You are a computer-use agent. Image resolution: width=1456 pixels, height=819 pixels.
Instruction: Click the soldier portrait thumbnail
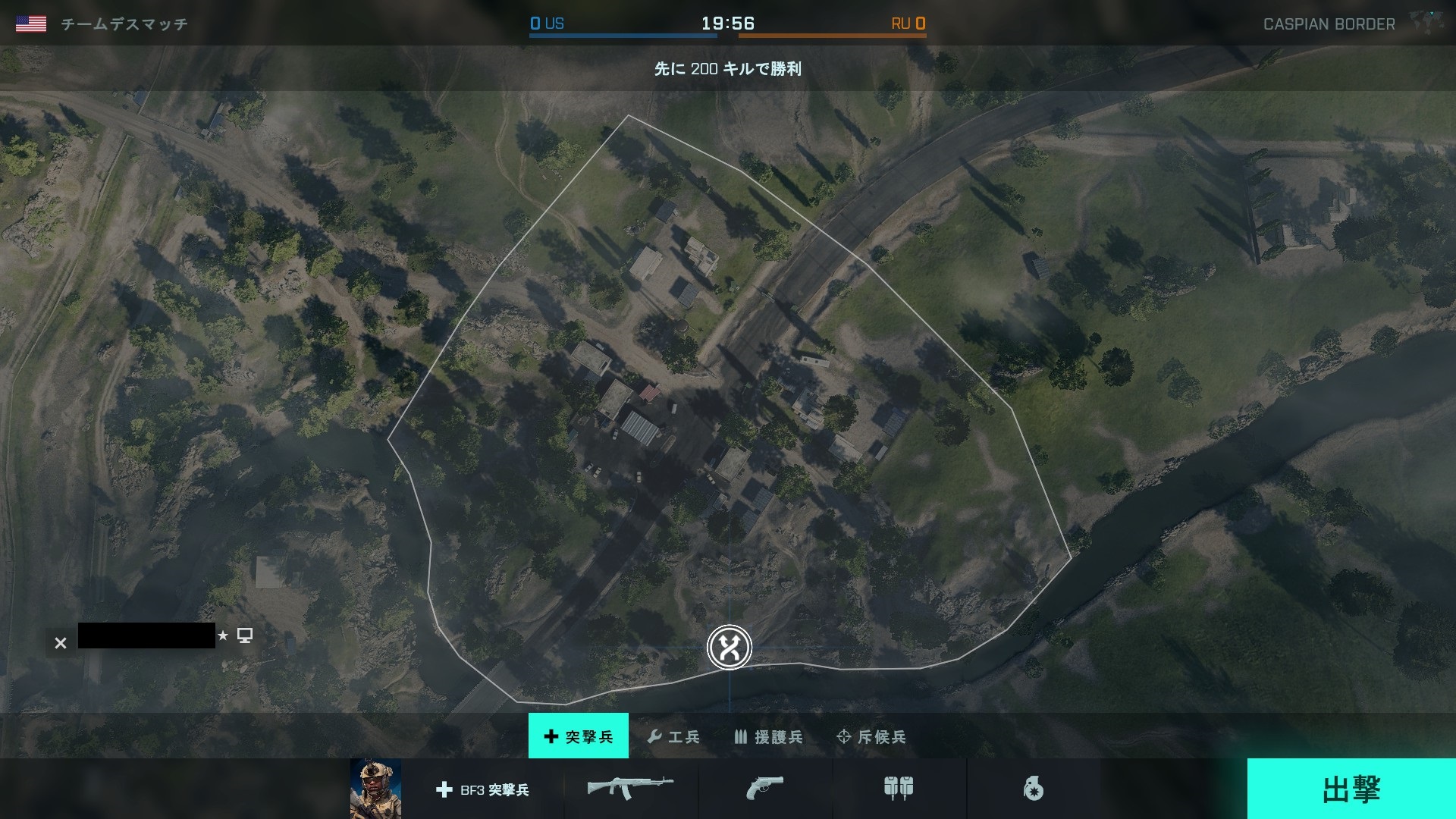tap(375, 789)
